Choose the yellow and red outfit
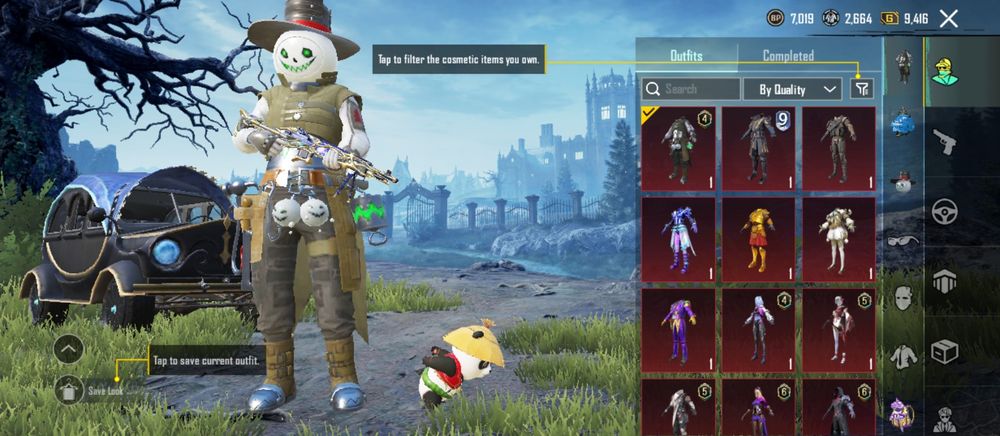This screenshot has height=436, width=1000. (758, 239)
